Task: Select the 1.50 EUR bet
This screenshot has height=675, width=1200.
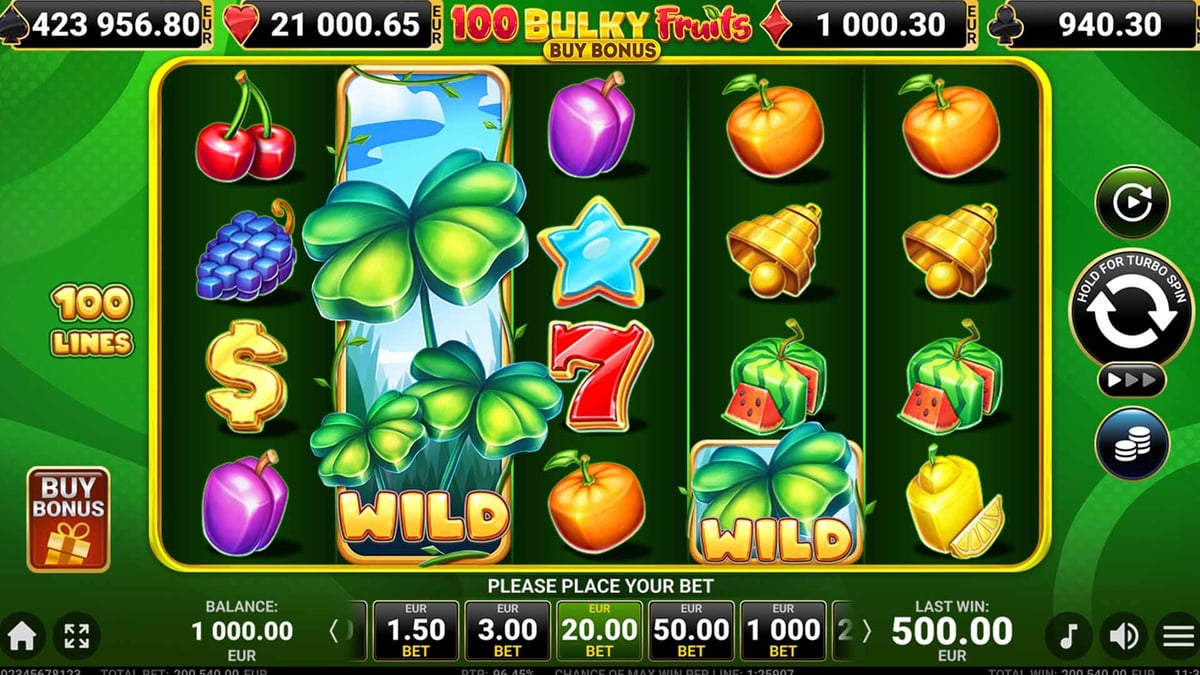Action: pyautogui.click(x=415, y=630)
